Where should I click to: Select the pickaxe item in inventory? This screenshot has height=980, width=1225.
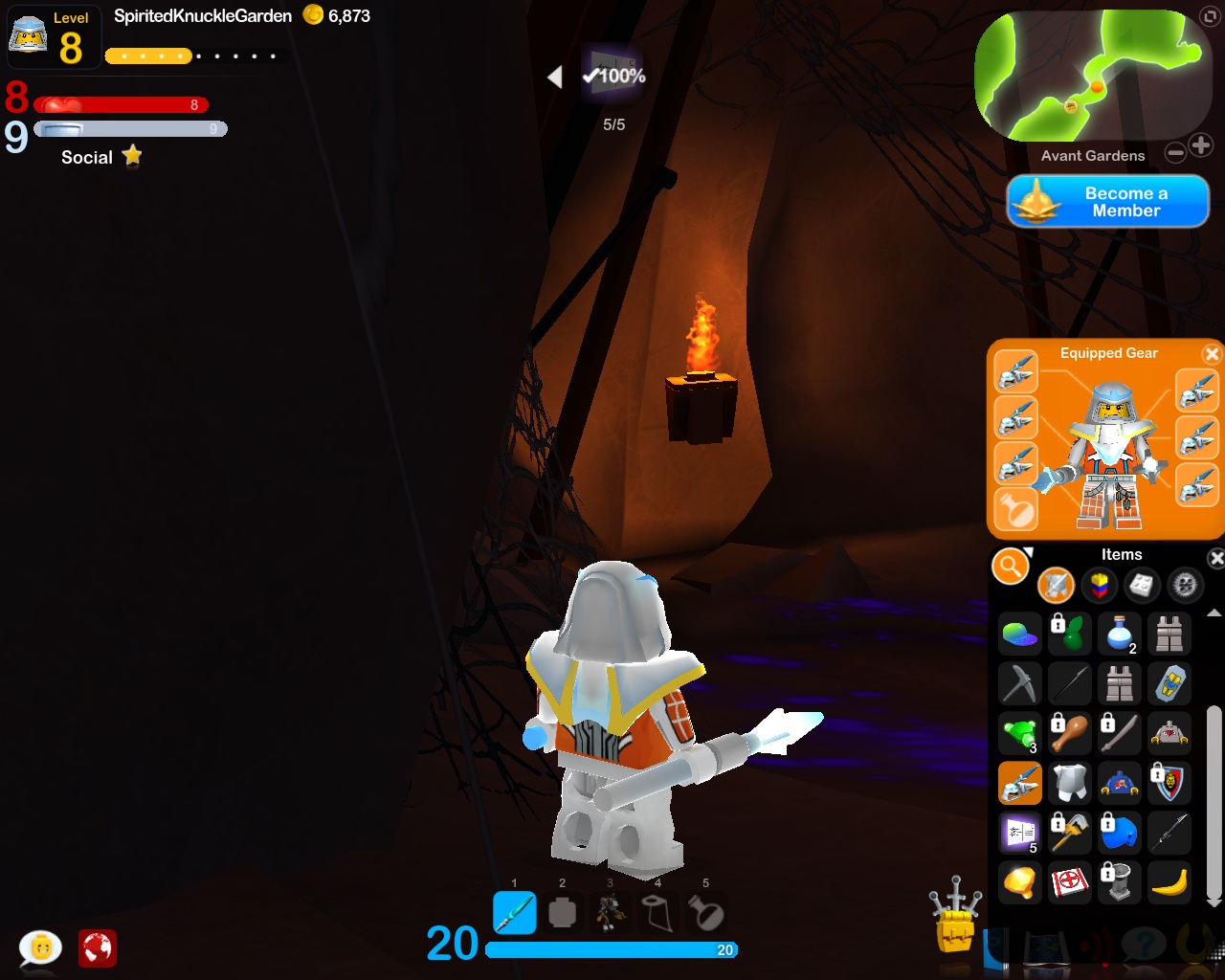coord(1019,683)
